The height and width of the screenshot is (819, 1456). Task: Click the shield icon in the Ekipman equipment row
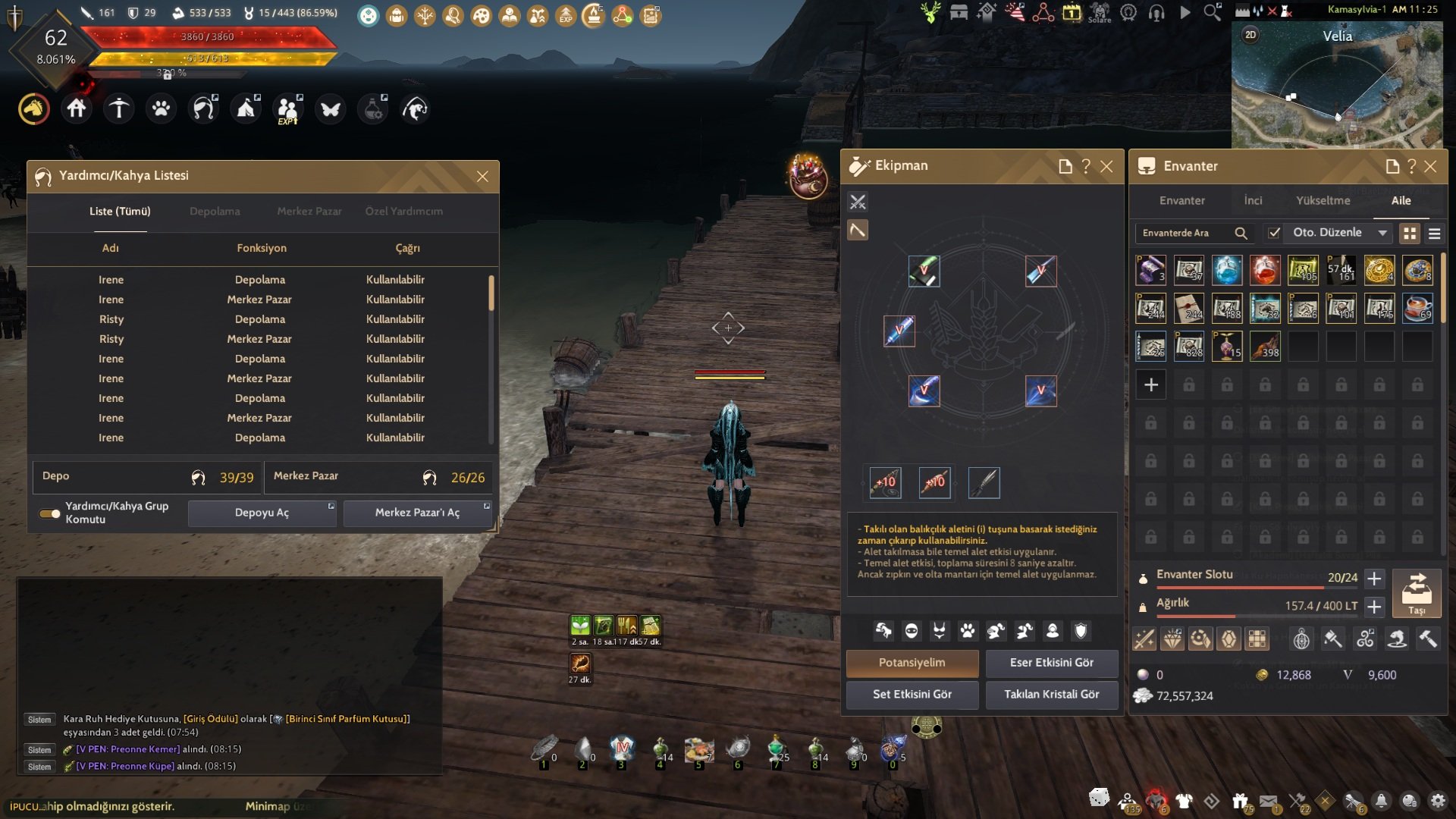pos(1081,632)
